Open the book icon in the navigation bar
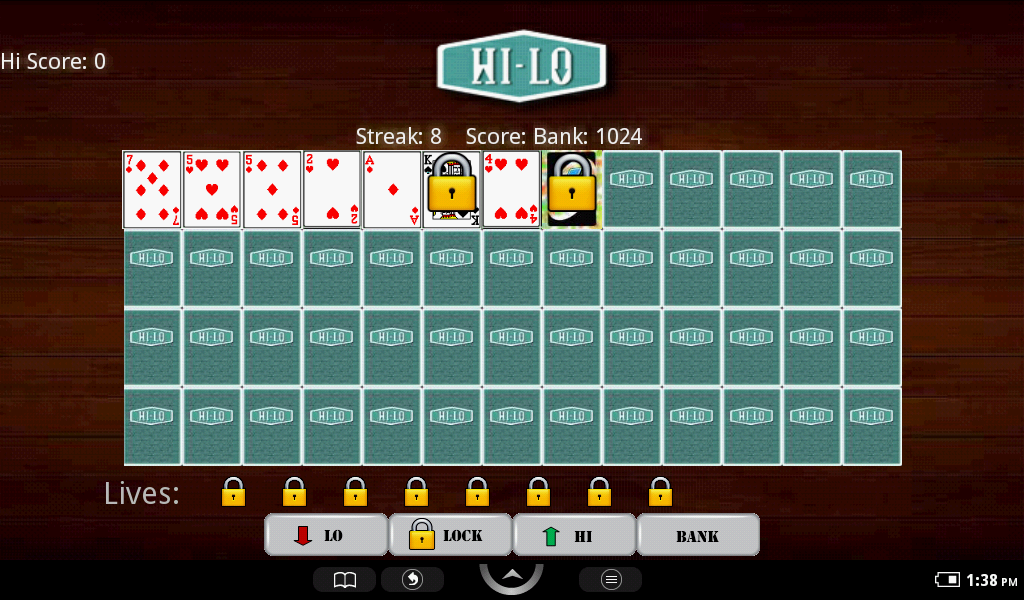Screen dimensions: 1024x600 click(x=344, y=580)
